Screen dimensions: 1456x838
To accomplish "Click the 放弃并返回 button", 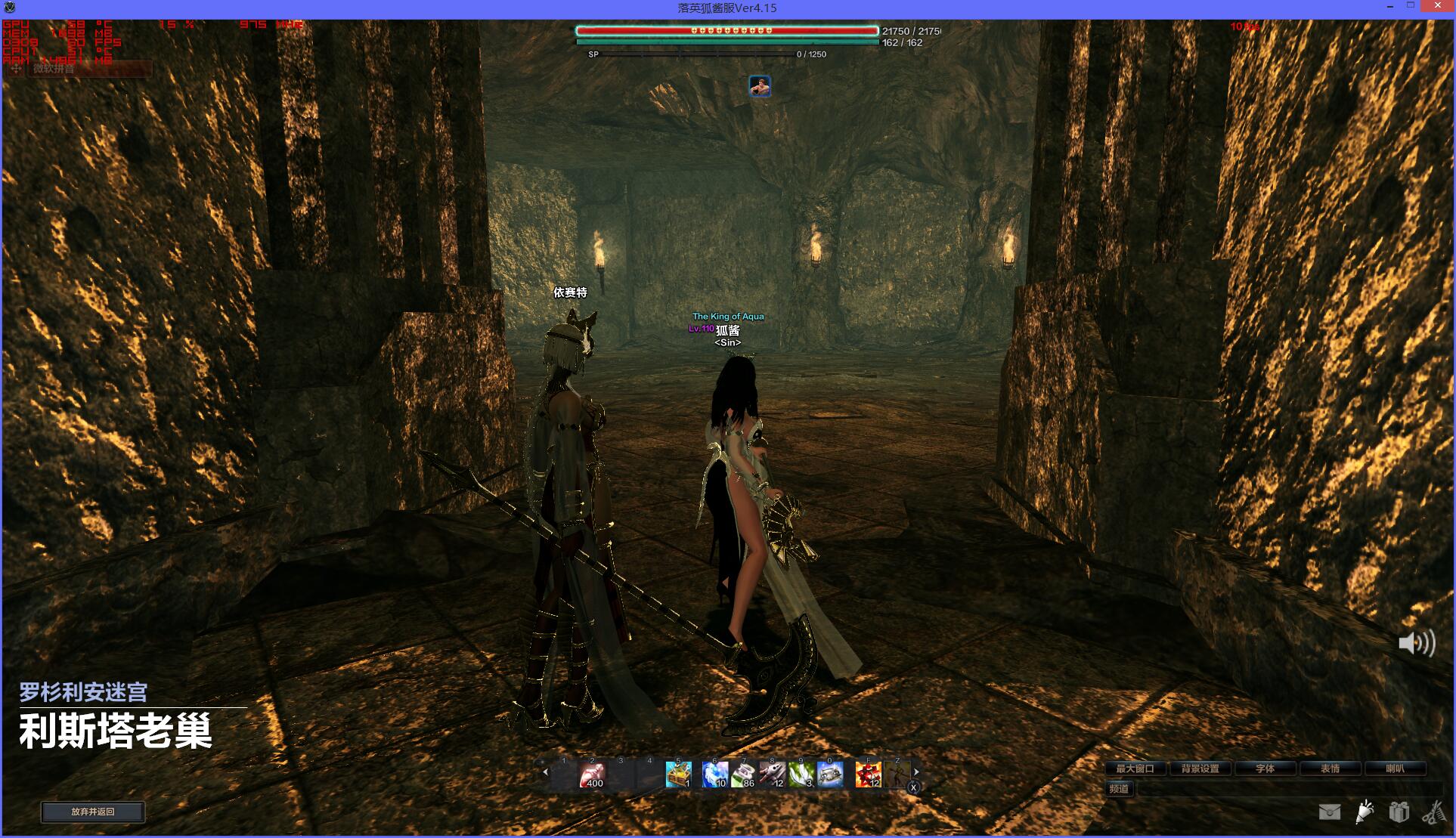I will pyautogui.click(x=92, y=812).
